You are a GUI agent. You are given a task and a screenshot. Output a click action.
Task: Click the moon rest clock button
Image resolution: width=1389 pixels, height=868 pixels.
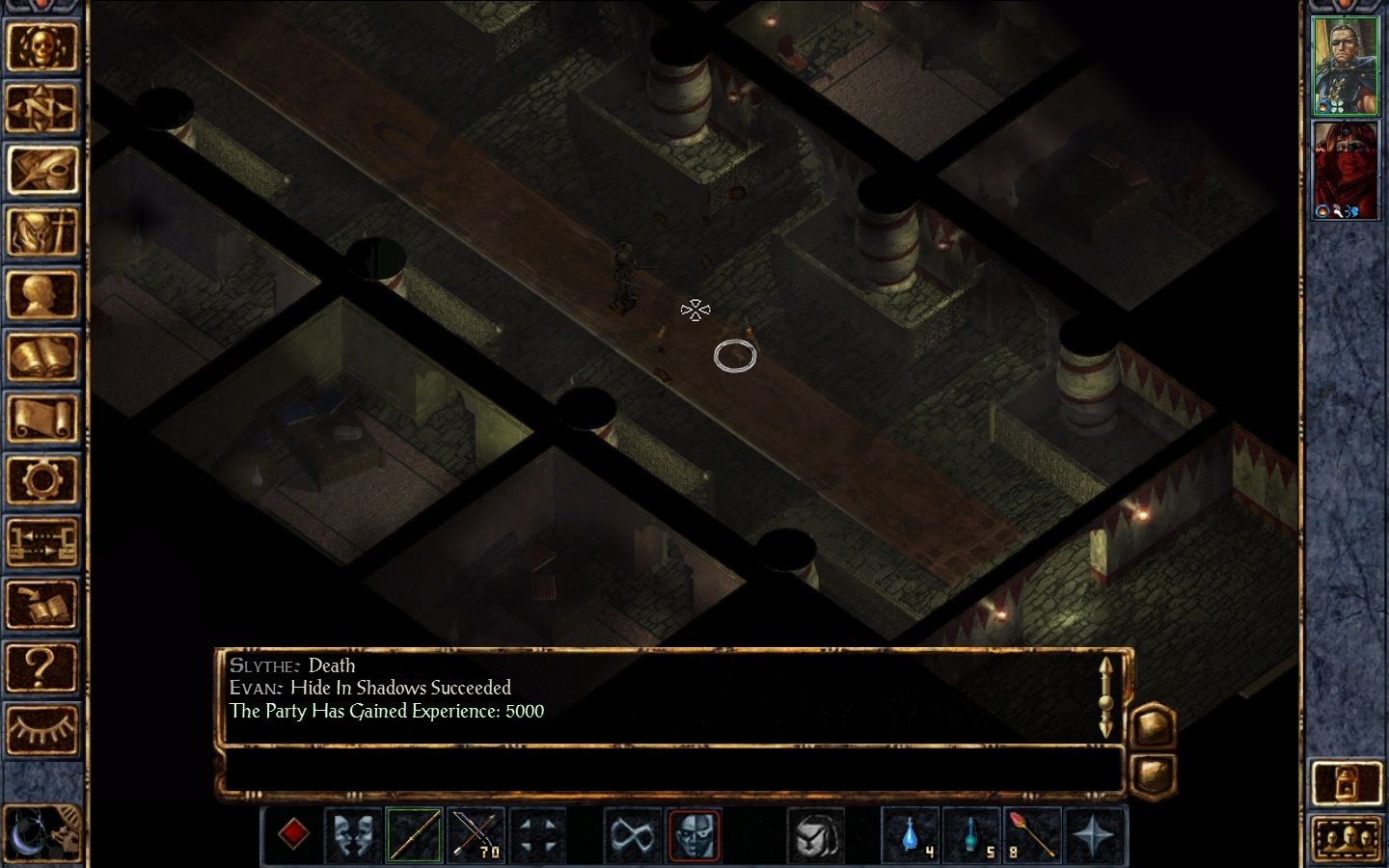click(x=41, y=831)
